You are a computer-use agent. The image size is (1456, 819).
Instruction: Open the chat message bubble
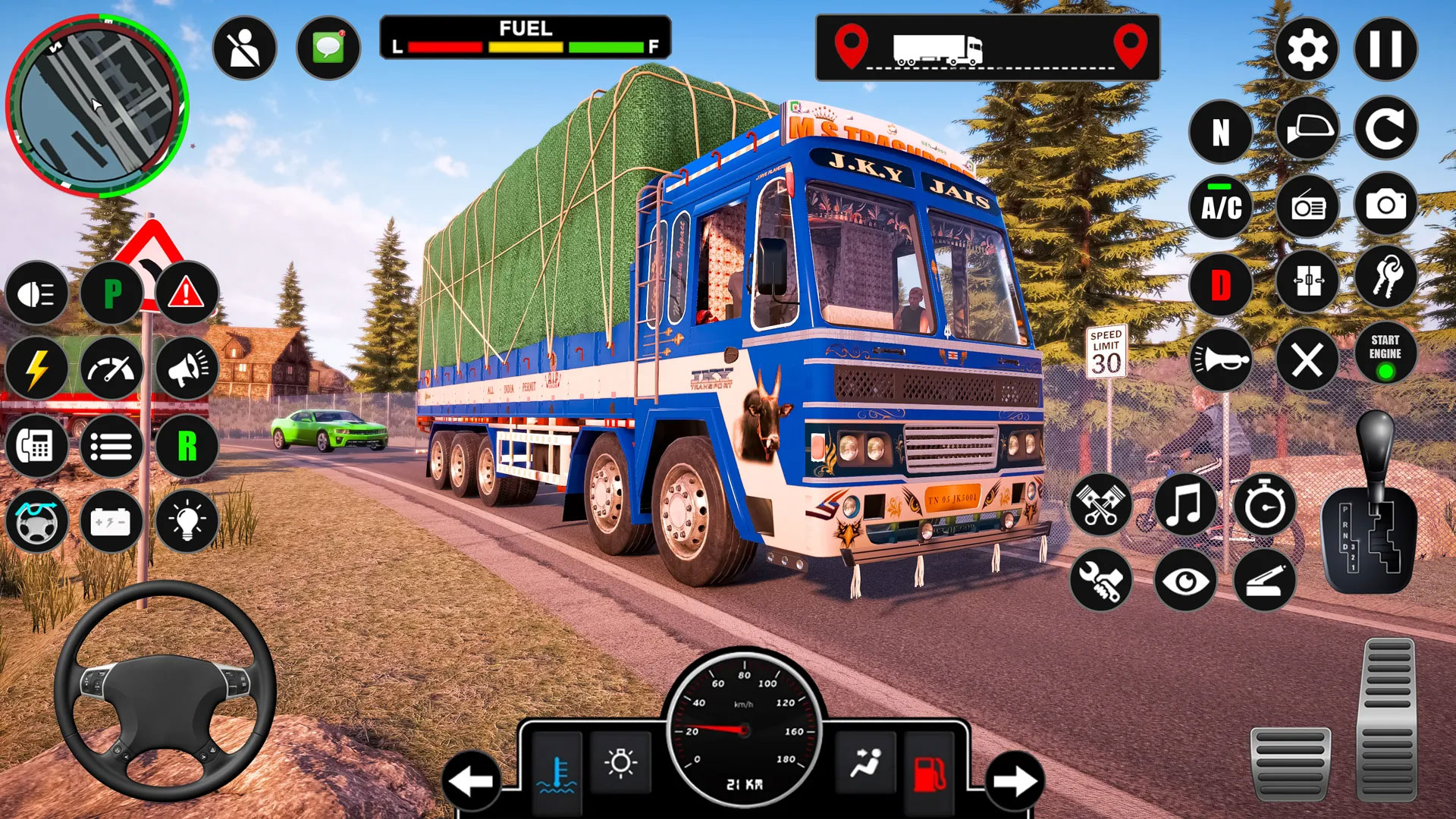pyautogui.click(x=328, y=48)
